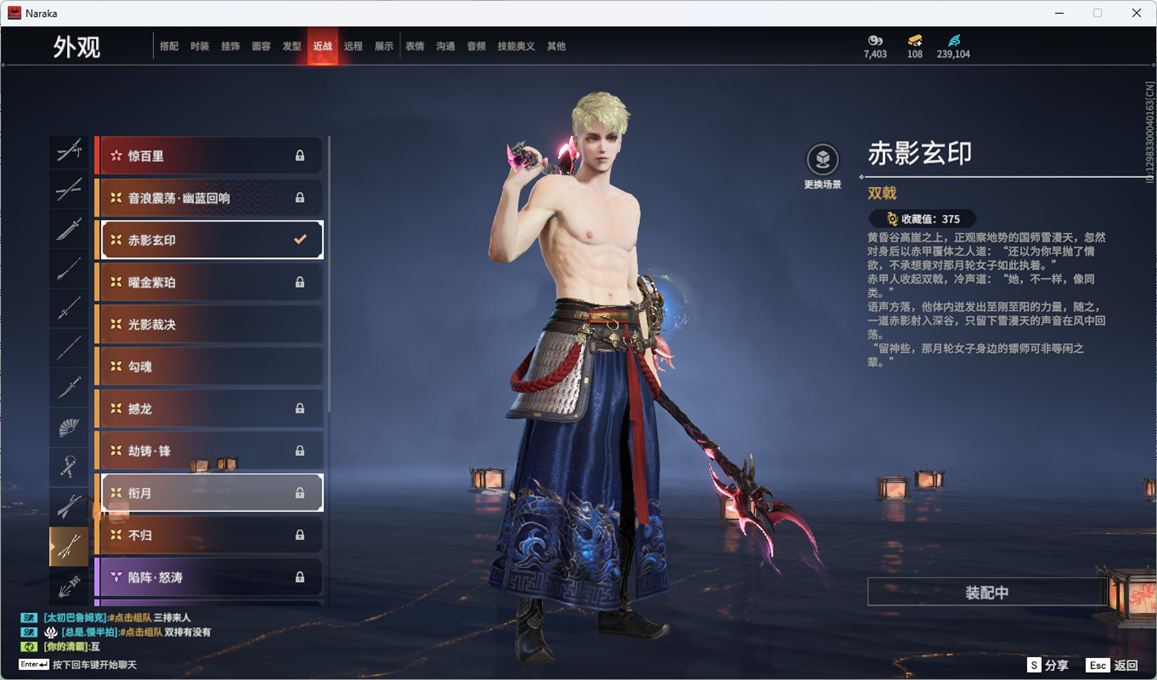Open the 表情 tab

pos(415,46)
